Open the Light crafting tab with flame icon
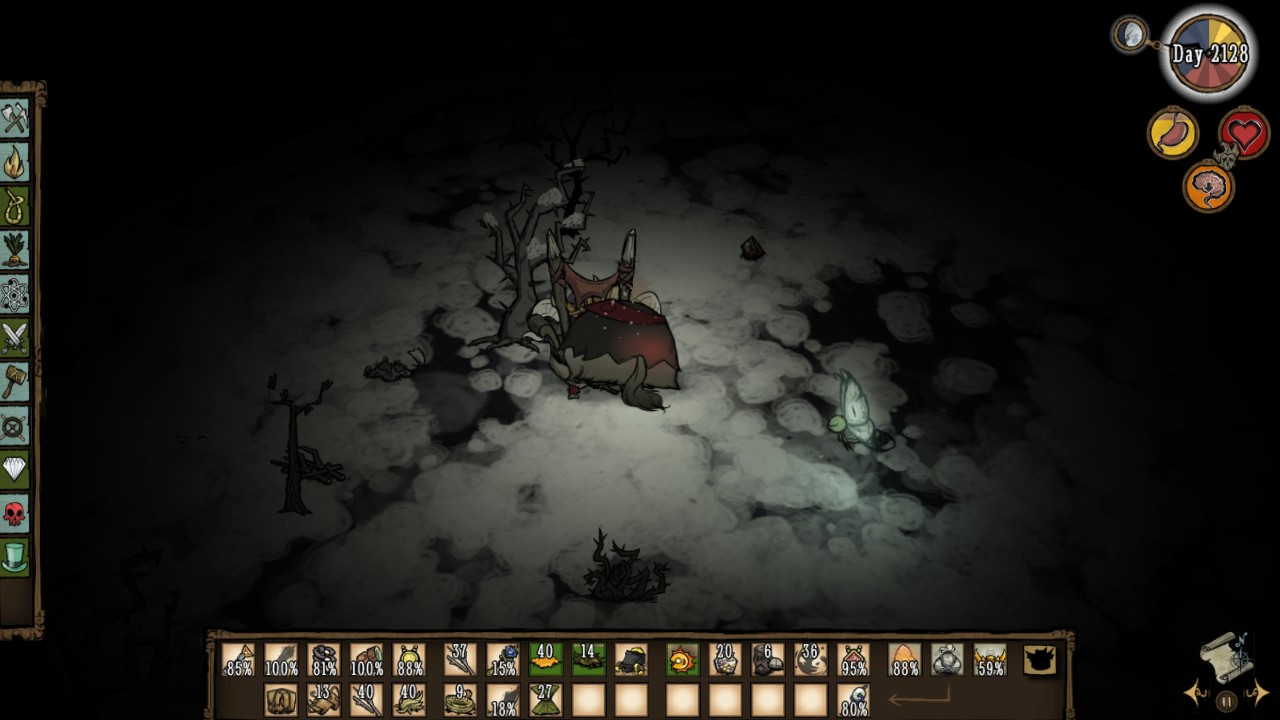 (x=14, y=162)
